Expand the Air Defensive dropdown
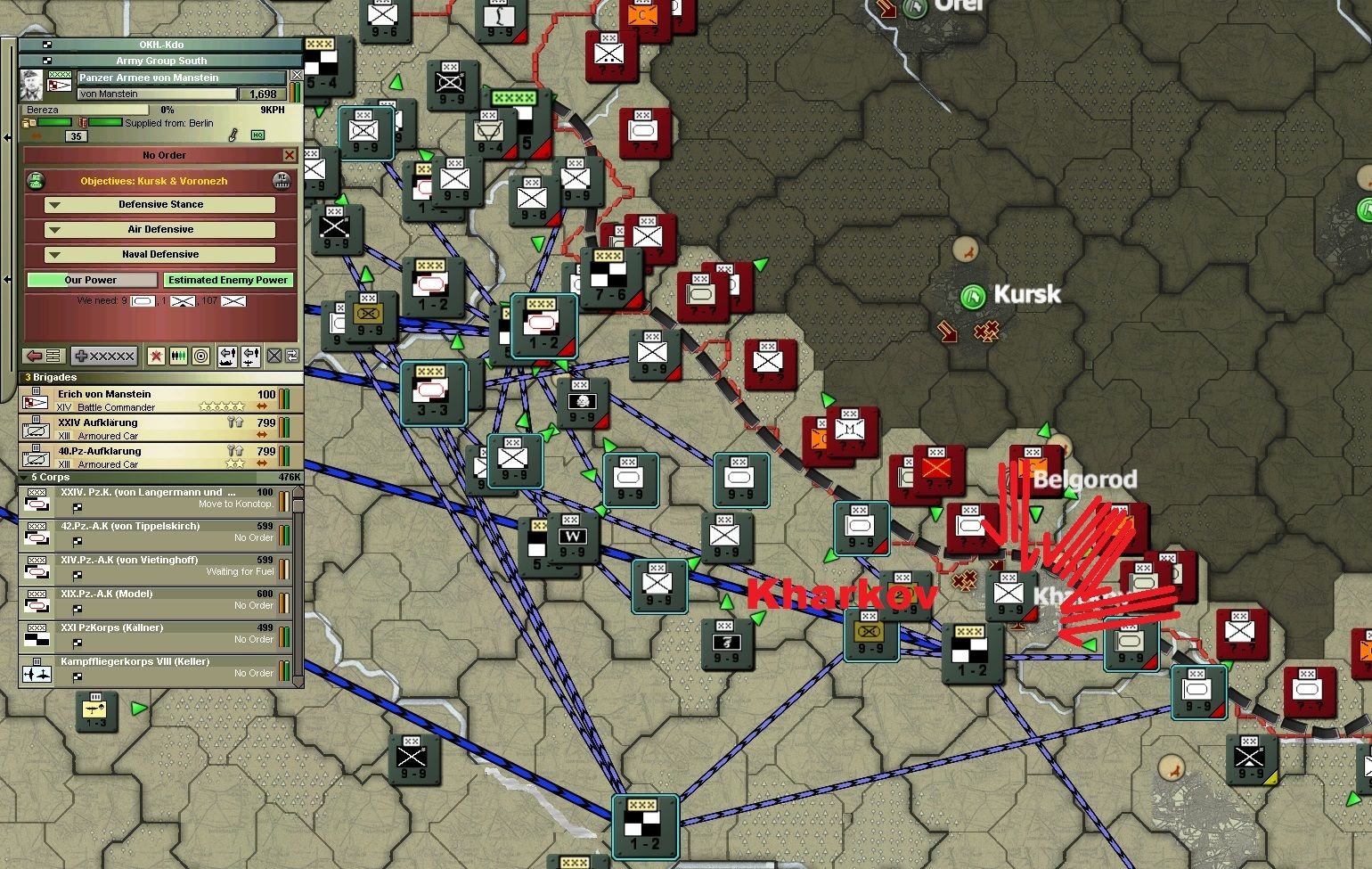Image resolution: width=1372 pixels, height=869 pixels. (160, 229)
